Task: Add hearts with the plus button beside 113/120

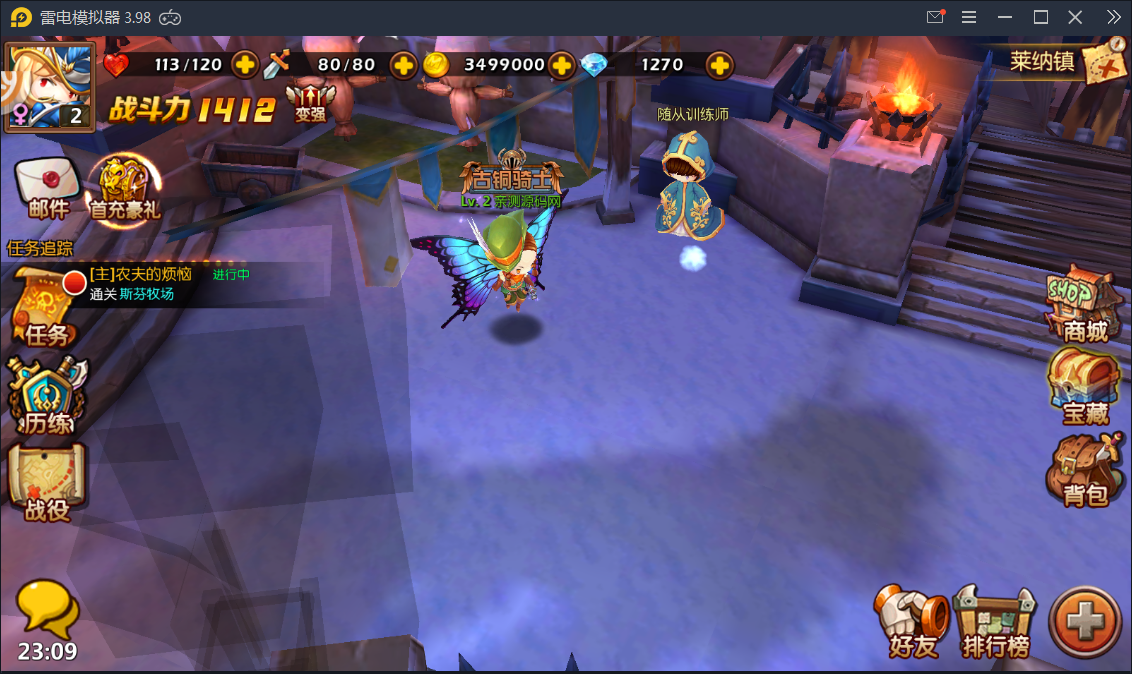Action: 245,65
